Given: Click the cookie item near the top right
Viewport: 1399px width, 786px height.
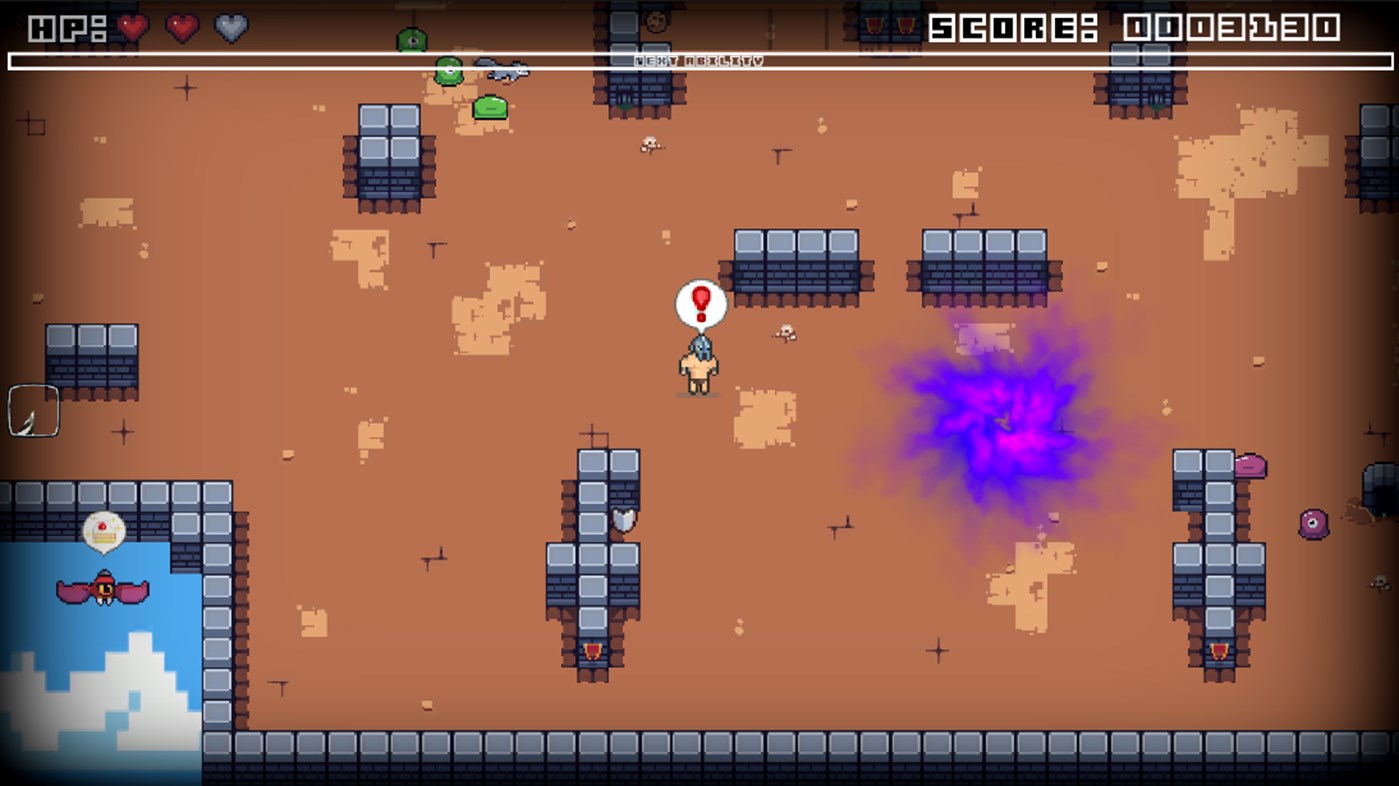Looking at the screenshot, I should [x=656, y=22].
